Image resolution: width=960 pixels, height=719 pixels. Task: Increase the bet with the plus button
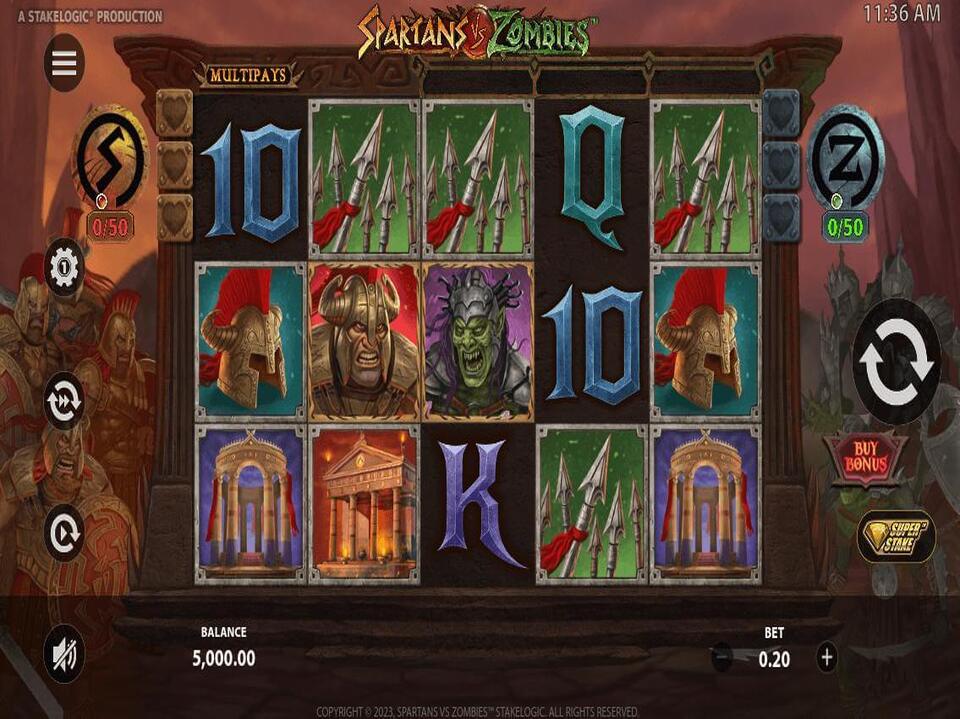point(826,657)
